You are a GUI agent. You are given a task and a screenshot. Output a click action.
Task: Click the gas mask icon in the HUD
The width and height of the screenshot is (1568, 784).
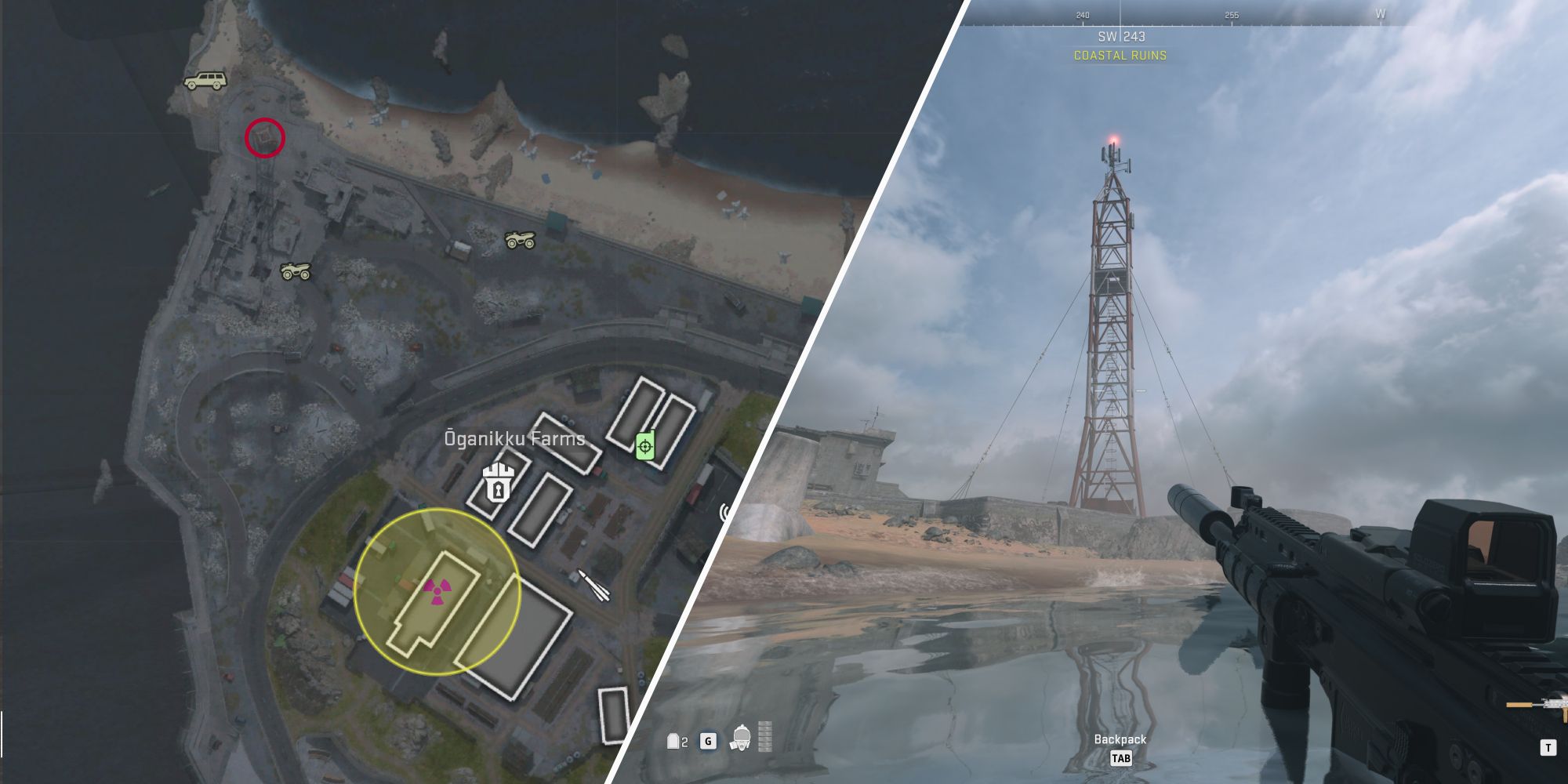coord(742,739)
